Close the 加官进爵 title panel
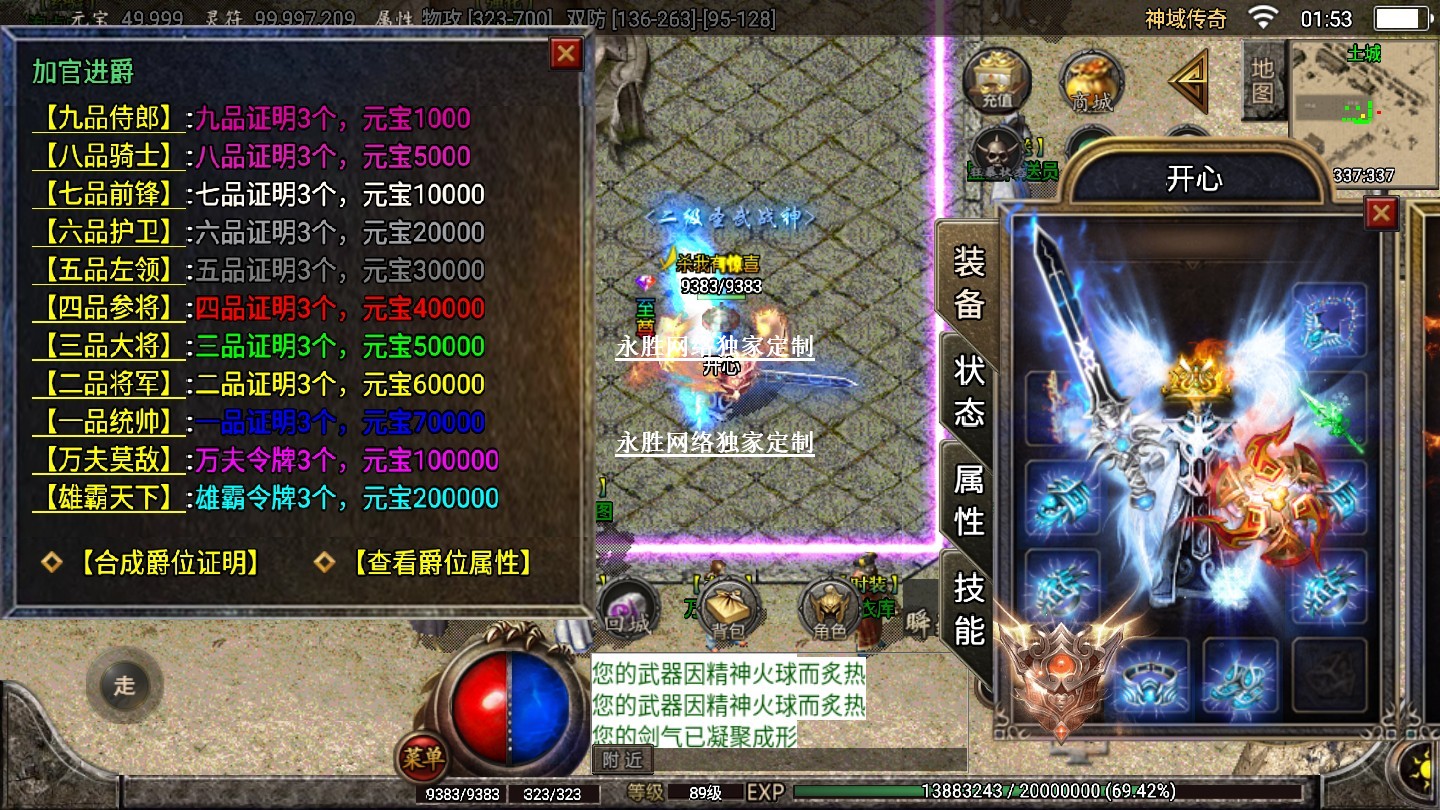 click(566, 53)
